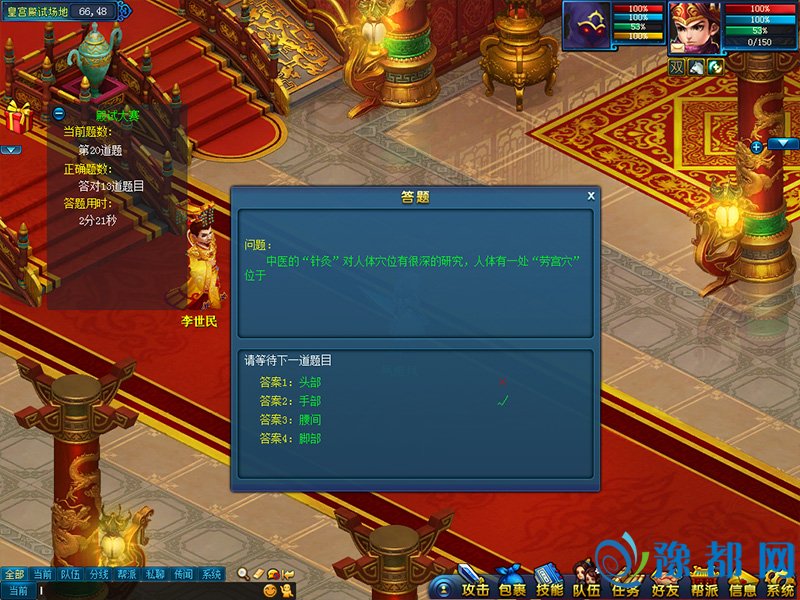
Task: Open the emoji smiley picker in chat
Action: (270, 591)
